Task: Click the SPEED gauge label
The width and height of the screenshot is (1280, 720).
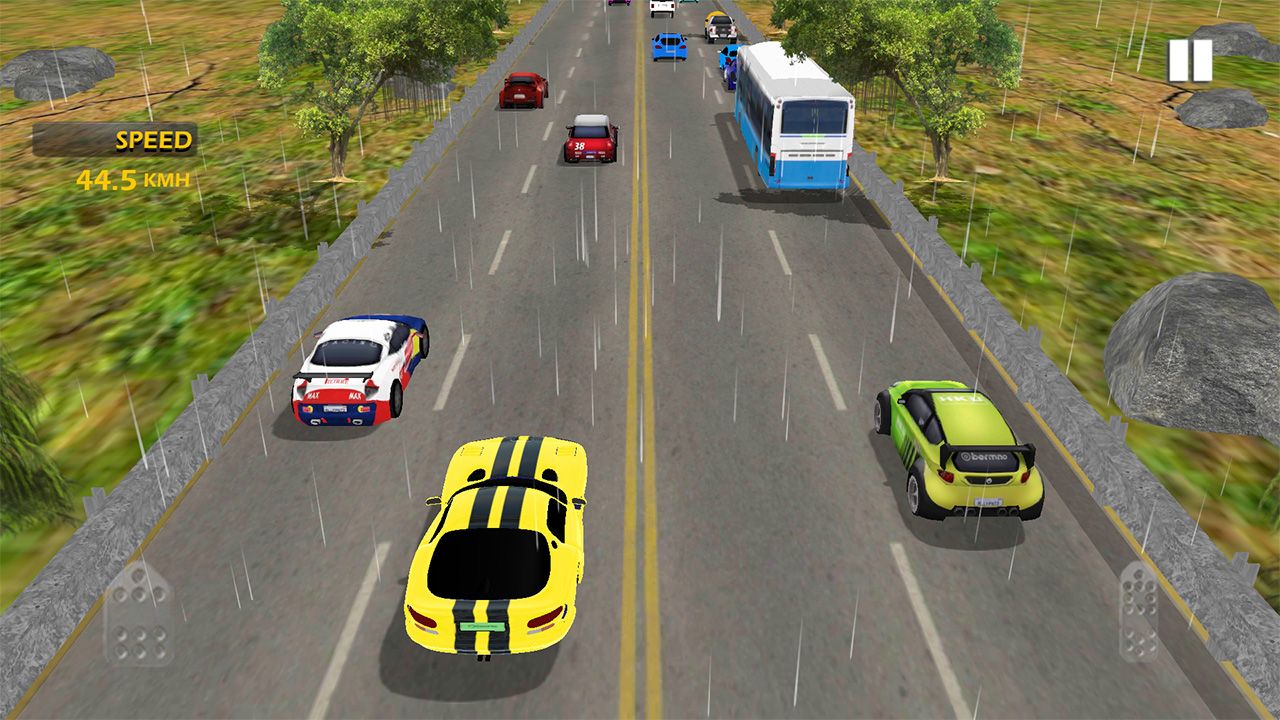Action: point(152,139)
